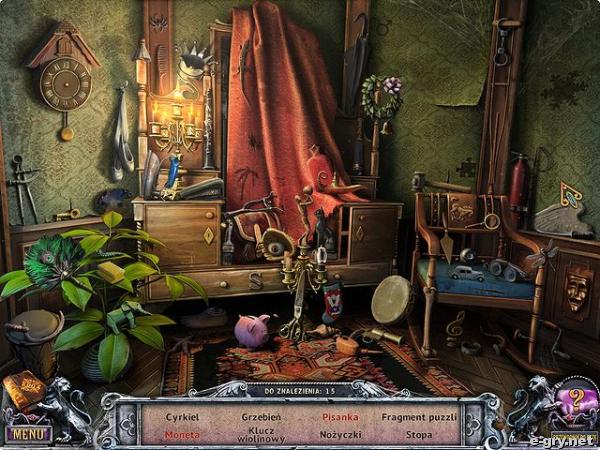Select Stopa in the item list
600x450 pixels.
coord(421,435)
